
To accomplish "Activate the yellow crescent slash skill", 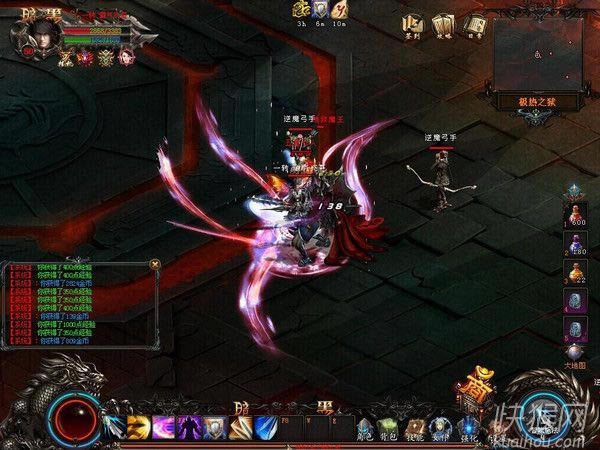I will pos(137,428).
